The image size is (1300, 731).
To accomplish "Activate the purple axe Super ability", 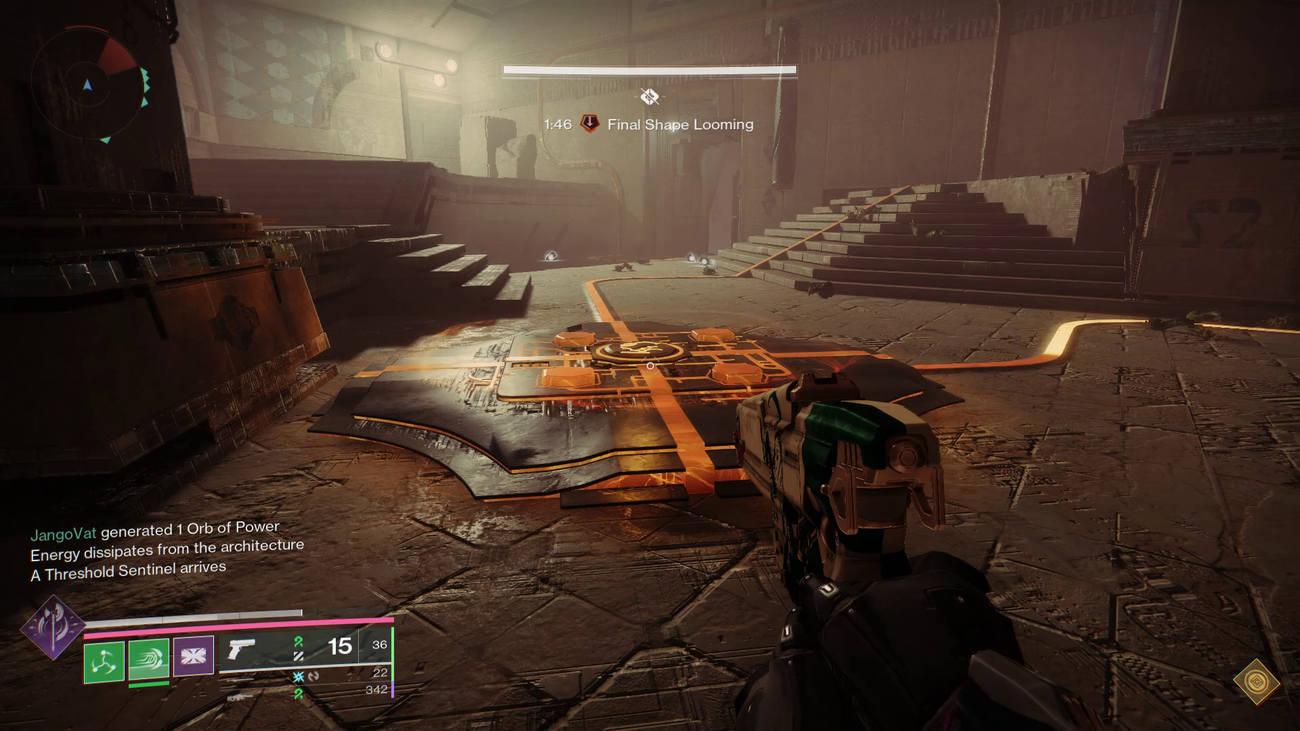I will pyautogui.click(x=53, y=628).
